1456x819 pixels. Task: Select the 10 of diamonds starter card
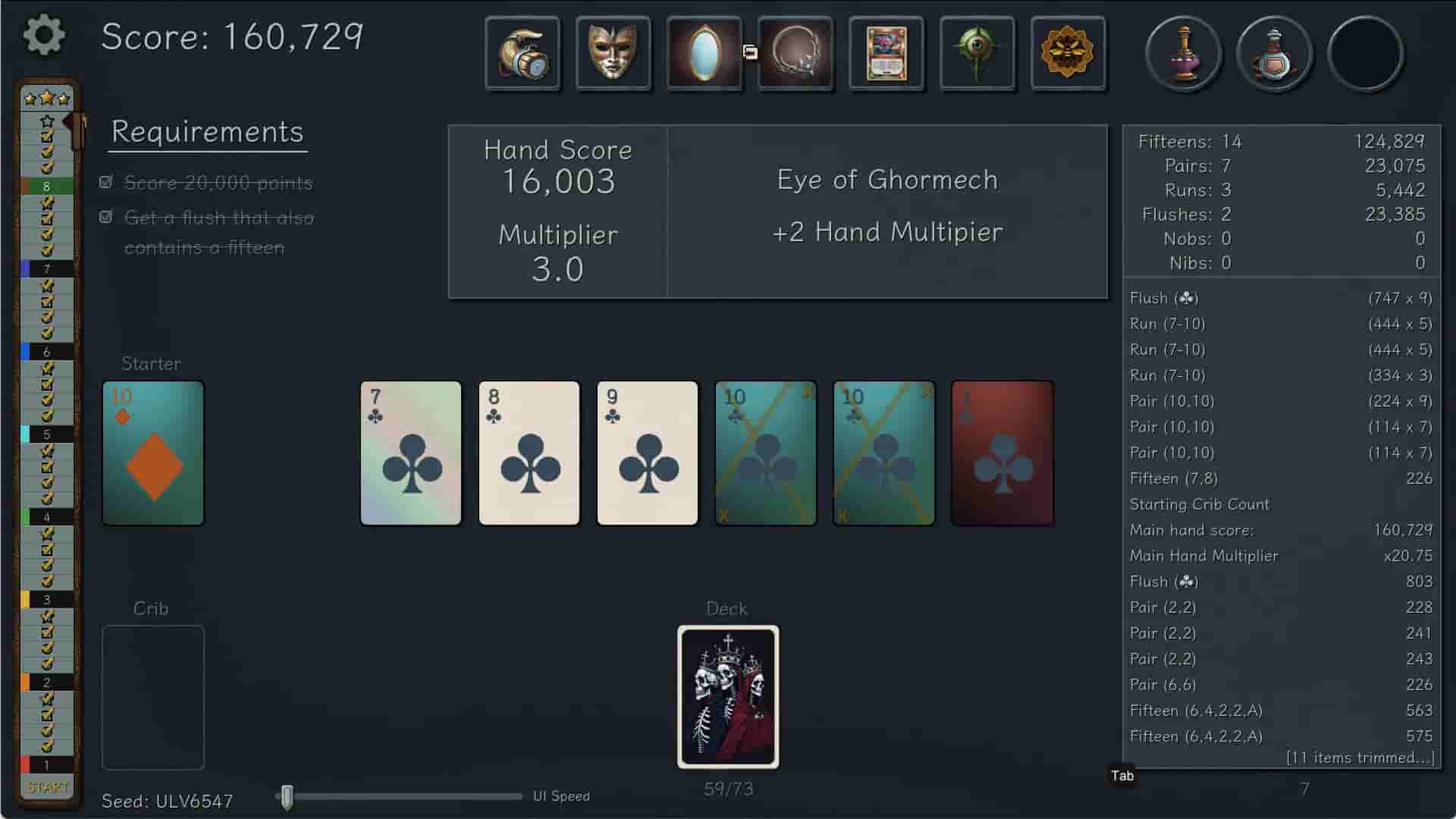click(152, 453)
